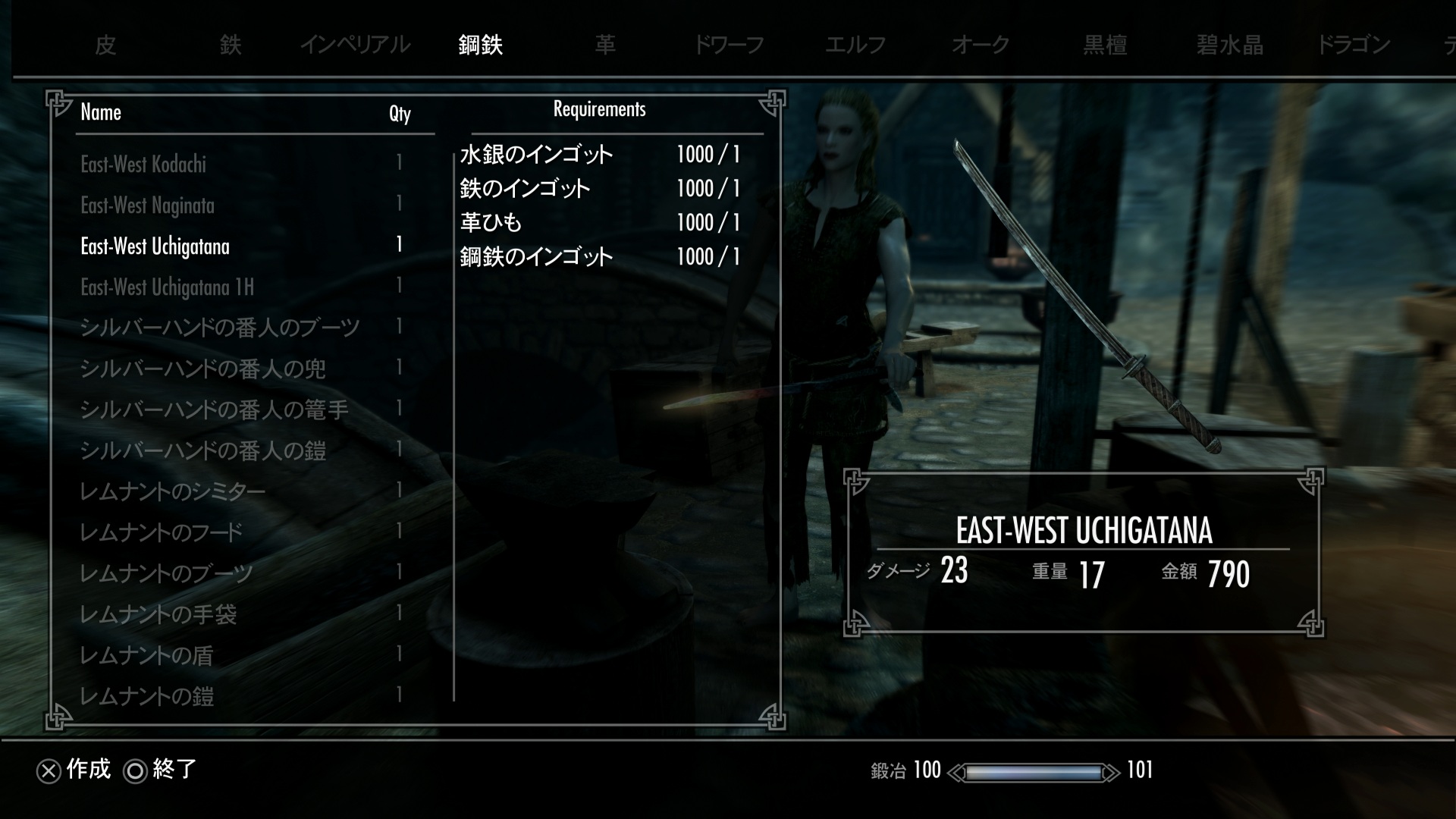Select シルバーハンドの番人のブーツ recipe
Image resolution: width=1456 pixels, height=819 pixels.
coord(220,328)
